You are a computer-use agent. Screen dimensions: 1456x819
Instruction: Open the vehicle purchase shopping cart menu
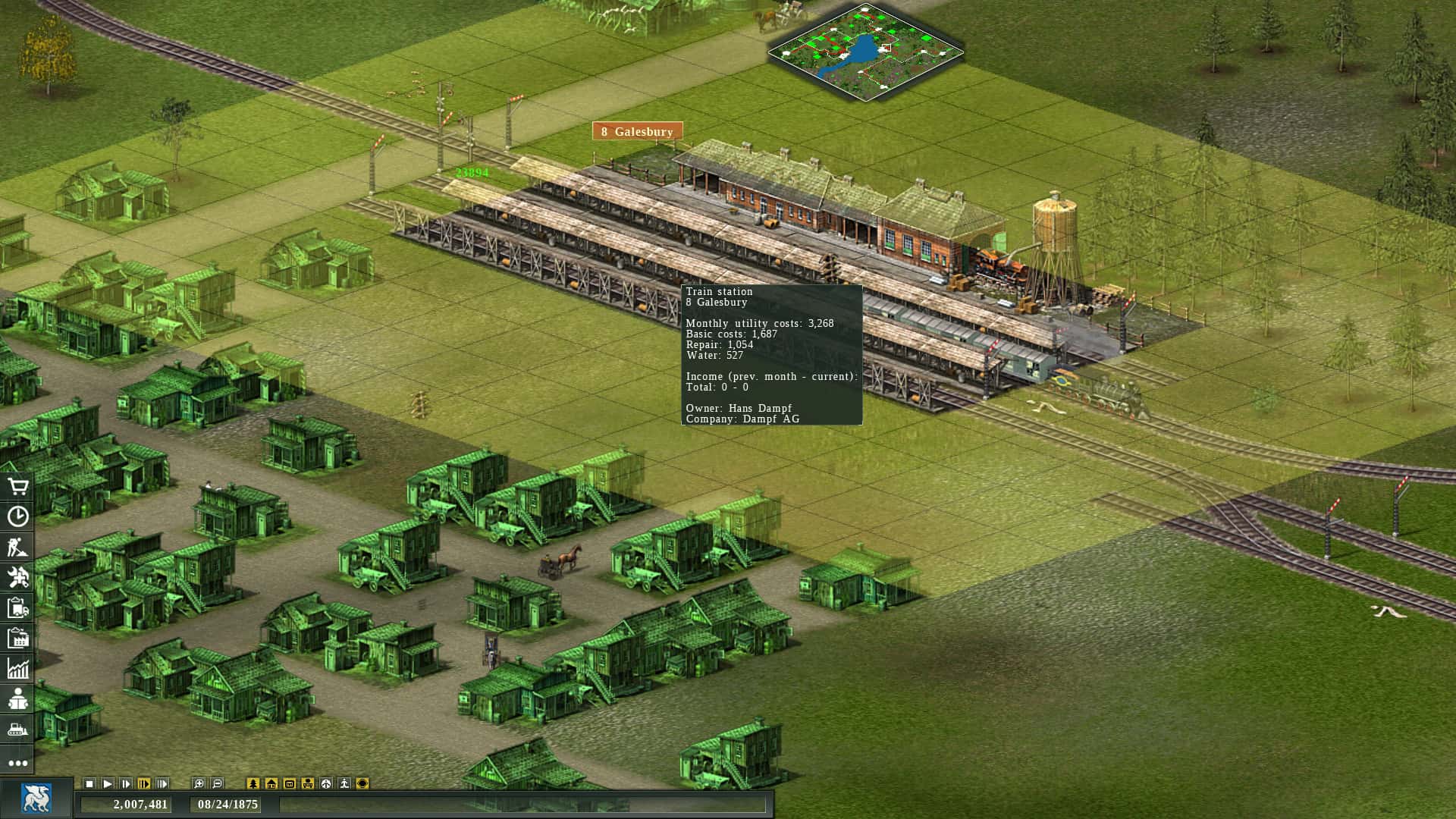point(18,487)
